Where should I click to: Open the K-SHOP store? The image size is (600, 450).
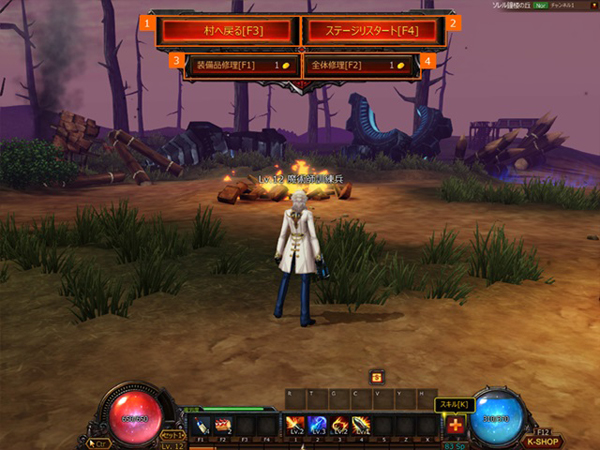(543, 439)
